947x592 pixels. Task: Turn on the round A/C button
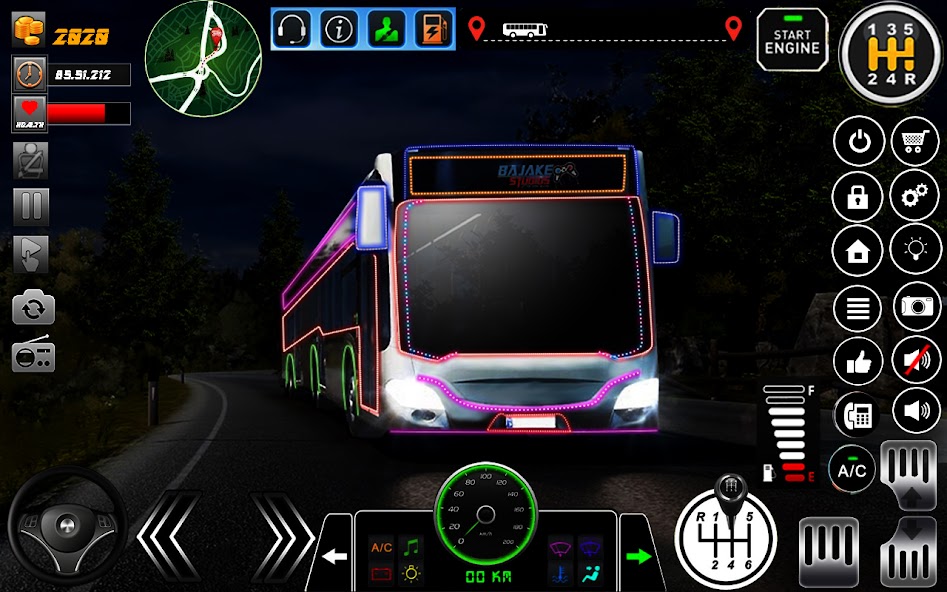tap(852, 469)
